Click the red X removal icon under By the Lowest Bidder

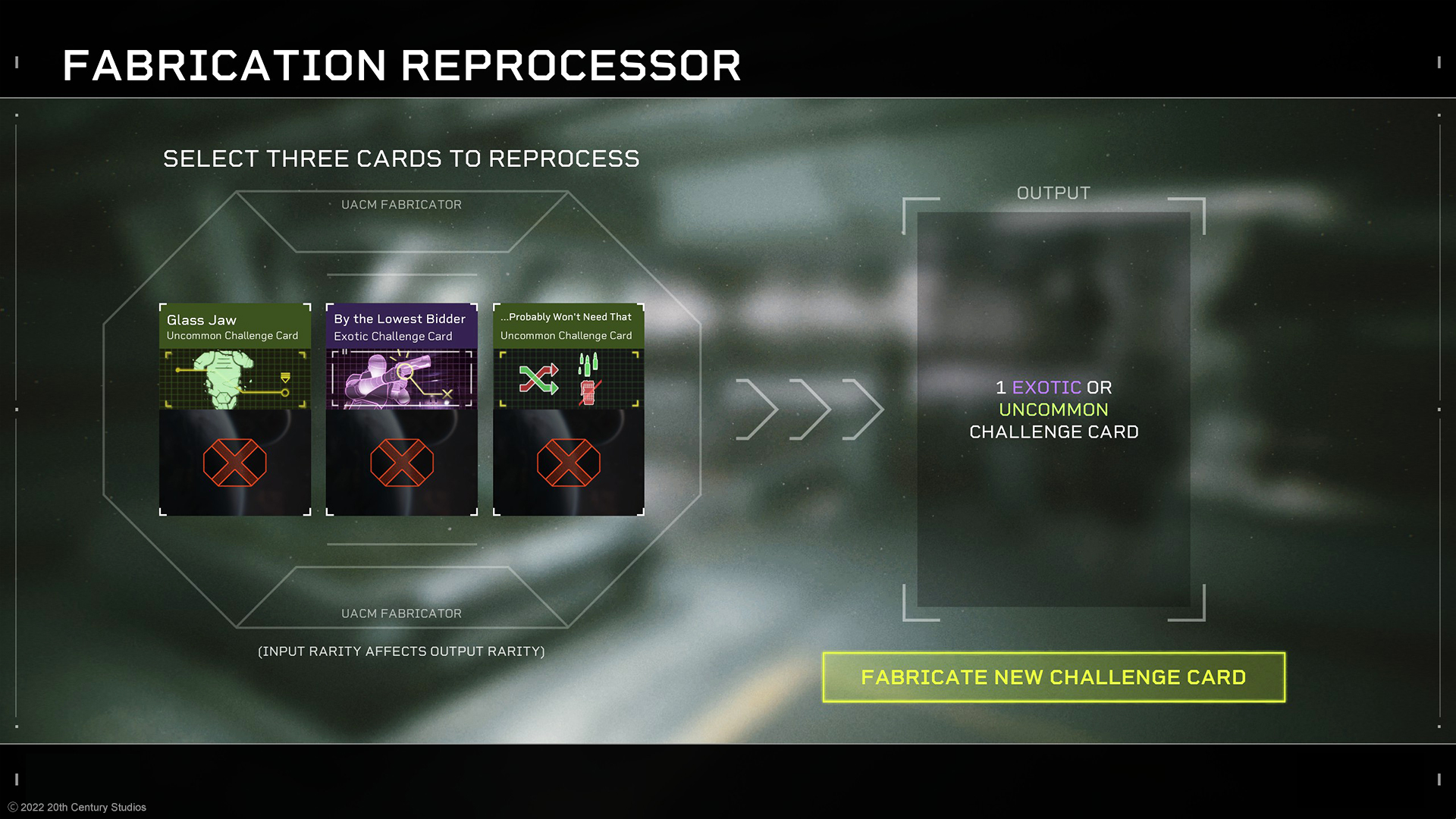point(401,462)
